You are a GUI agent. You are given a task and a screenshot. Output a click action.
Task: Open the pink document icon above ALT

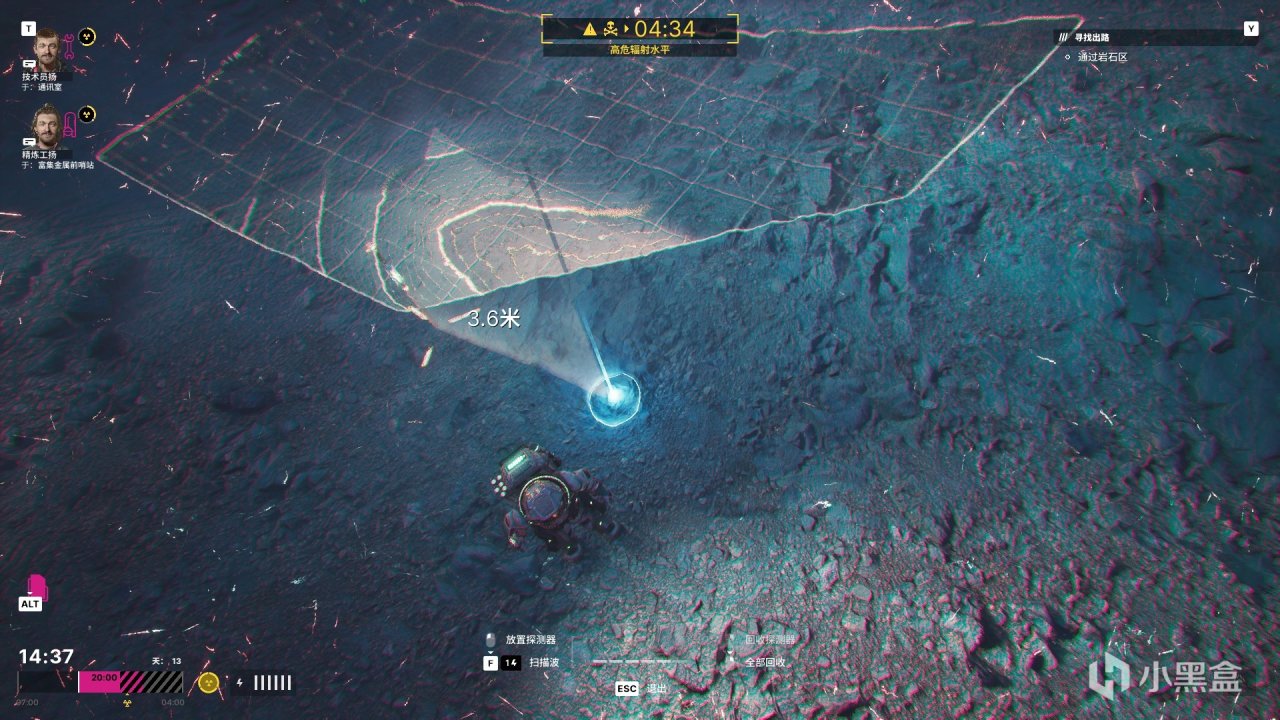pos(36,586)
